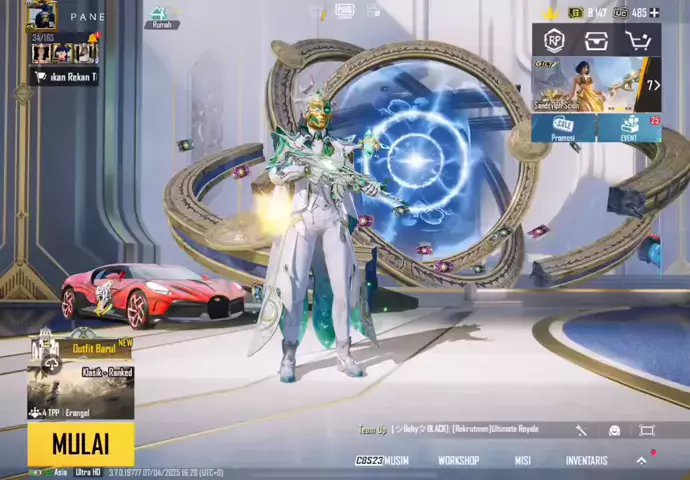Open the EVENT panel
This screenshot has height=480, width=690.
pos(629,128)
